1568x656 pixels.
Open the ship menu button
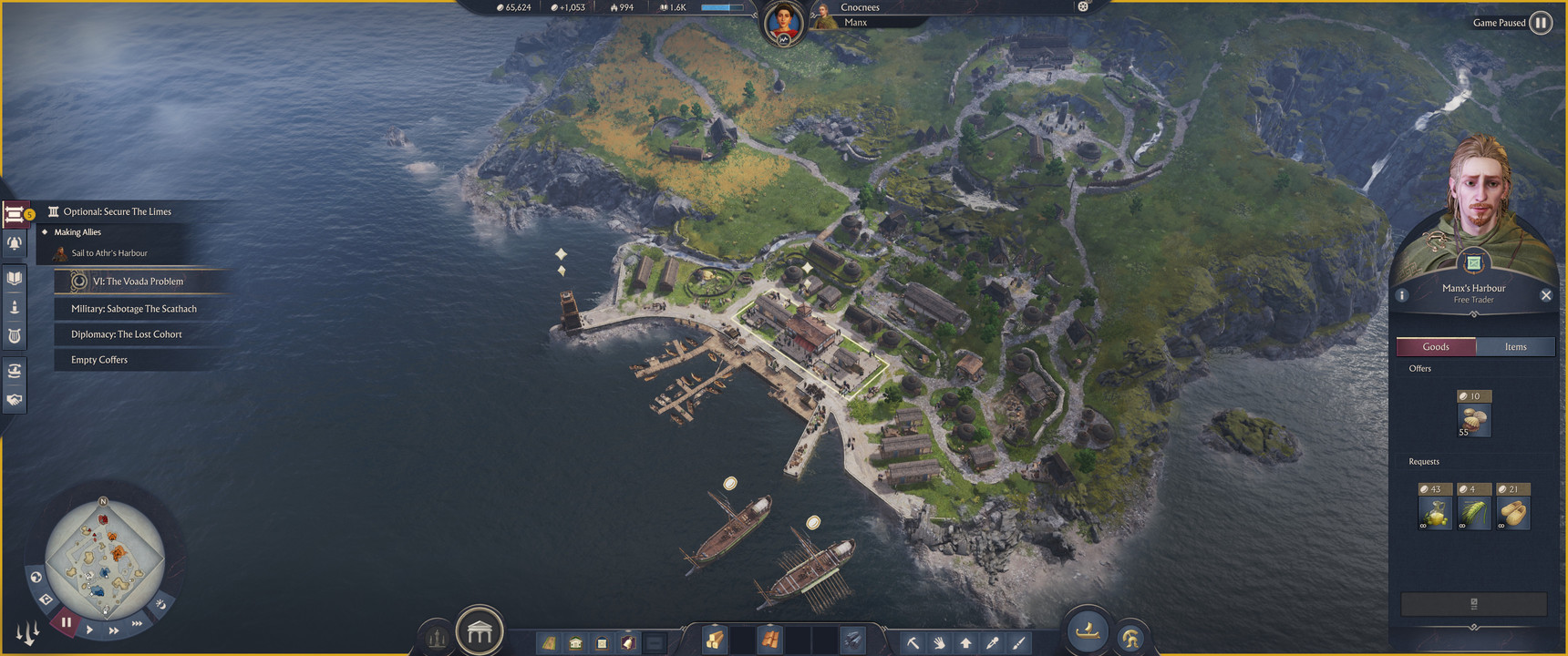coord(1087,630)
